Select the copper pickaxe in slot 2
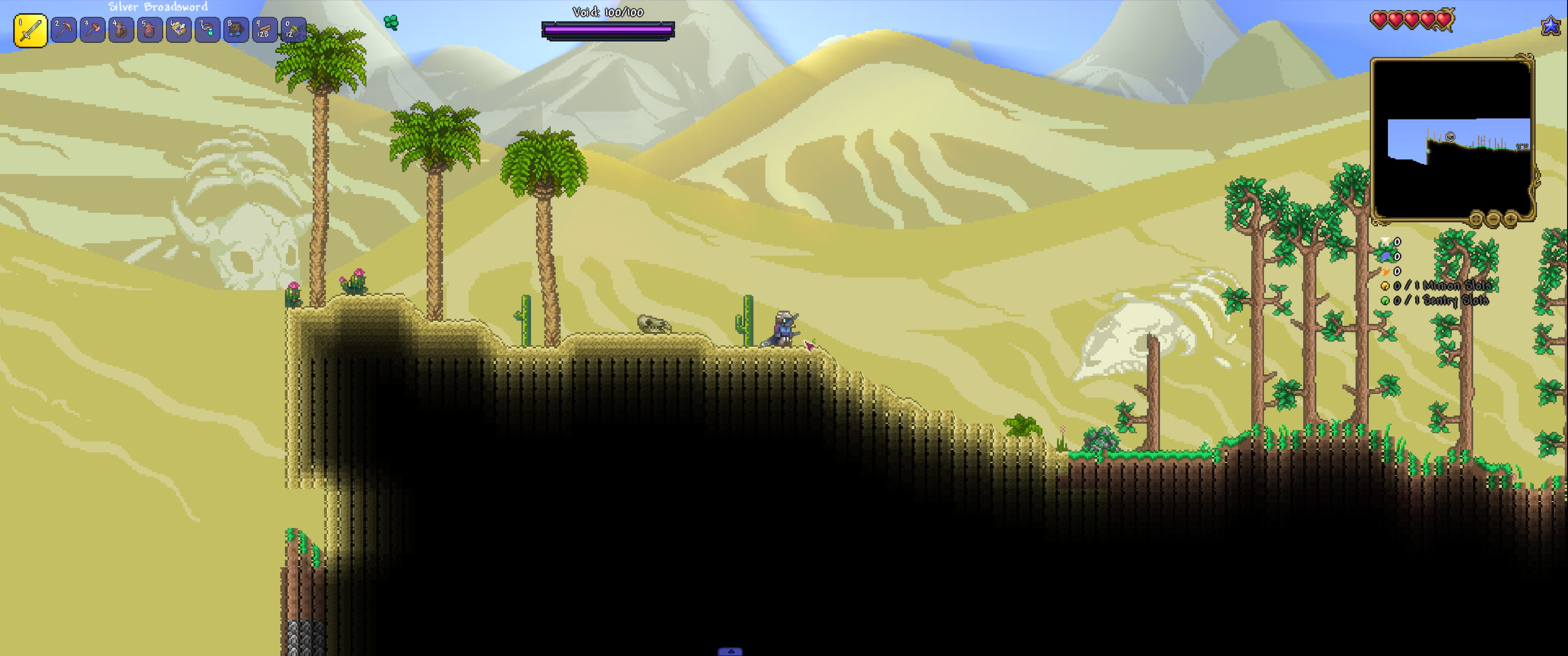1568x656 pixels. tap(63, 30)
